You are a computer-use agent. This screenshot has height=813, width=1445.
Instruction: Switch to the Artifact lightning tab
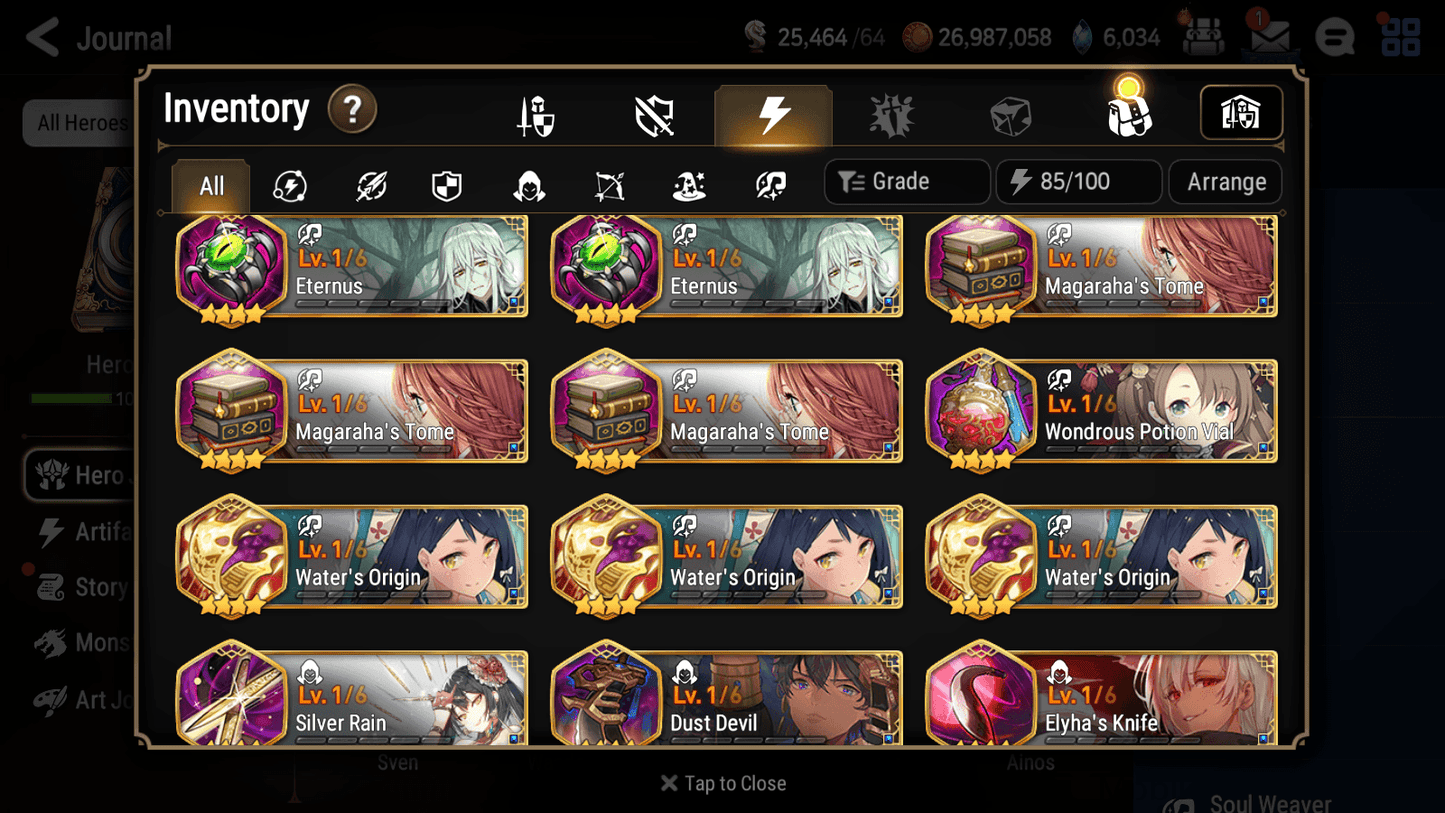tap(773, 113)
